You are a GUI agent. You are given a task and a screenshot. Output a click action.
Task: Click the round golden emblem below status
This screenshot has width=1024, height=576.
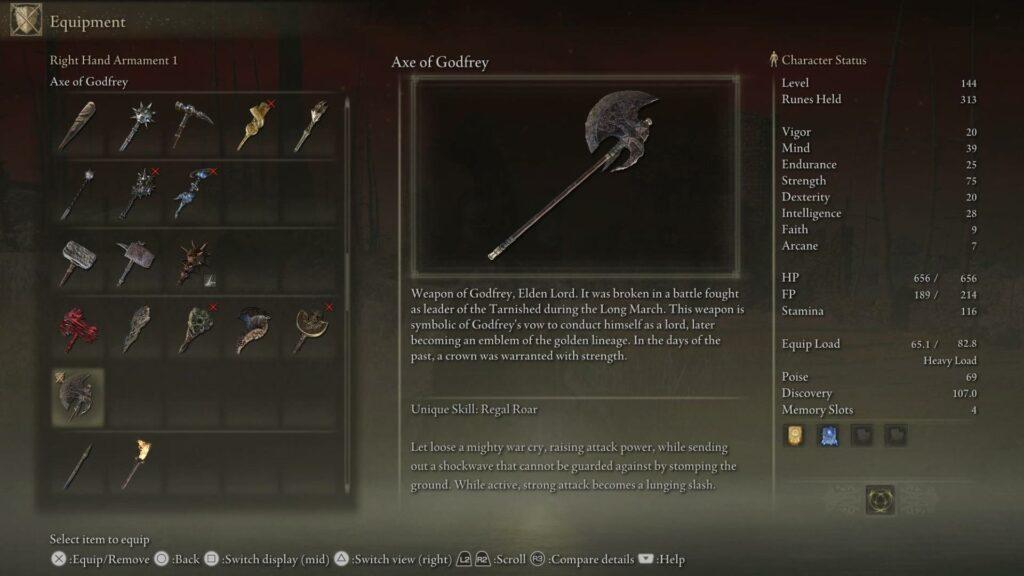point(880,499)
